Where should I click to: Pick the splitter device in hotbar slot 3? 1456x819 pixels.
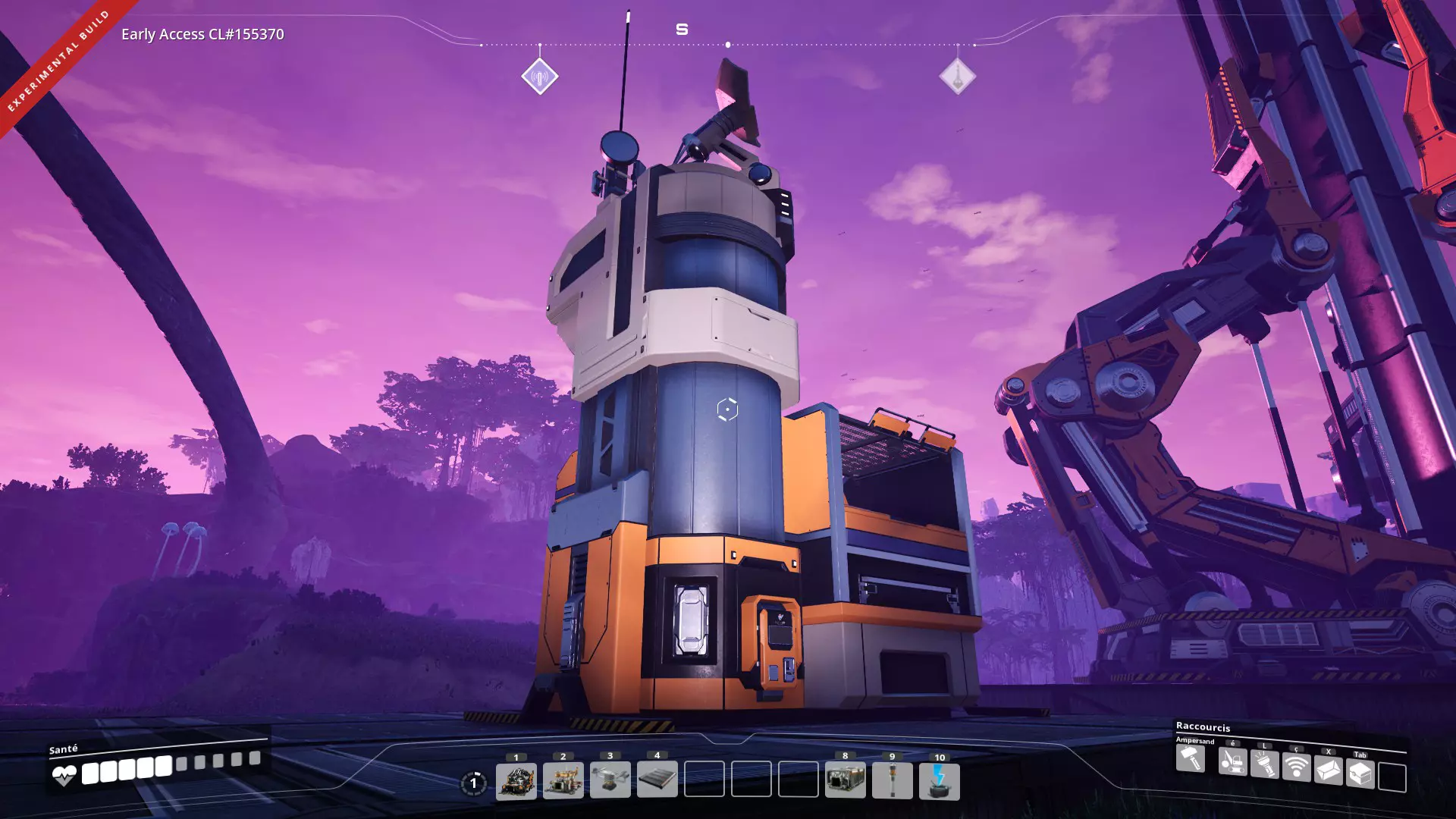click(x=610, y=780)
